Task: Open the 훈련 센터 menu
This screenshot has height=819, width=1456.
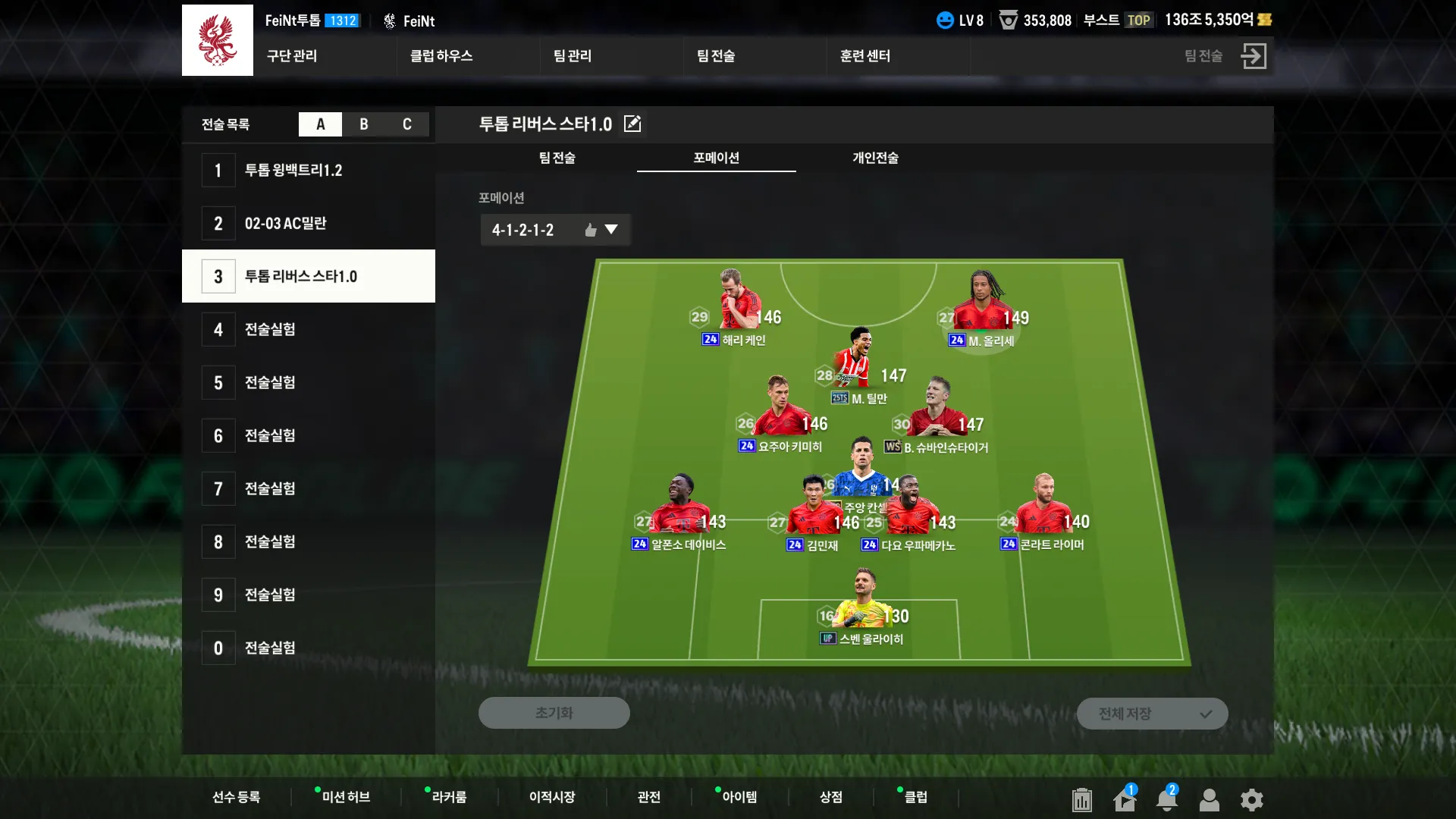Action: pos(864,56)
